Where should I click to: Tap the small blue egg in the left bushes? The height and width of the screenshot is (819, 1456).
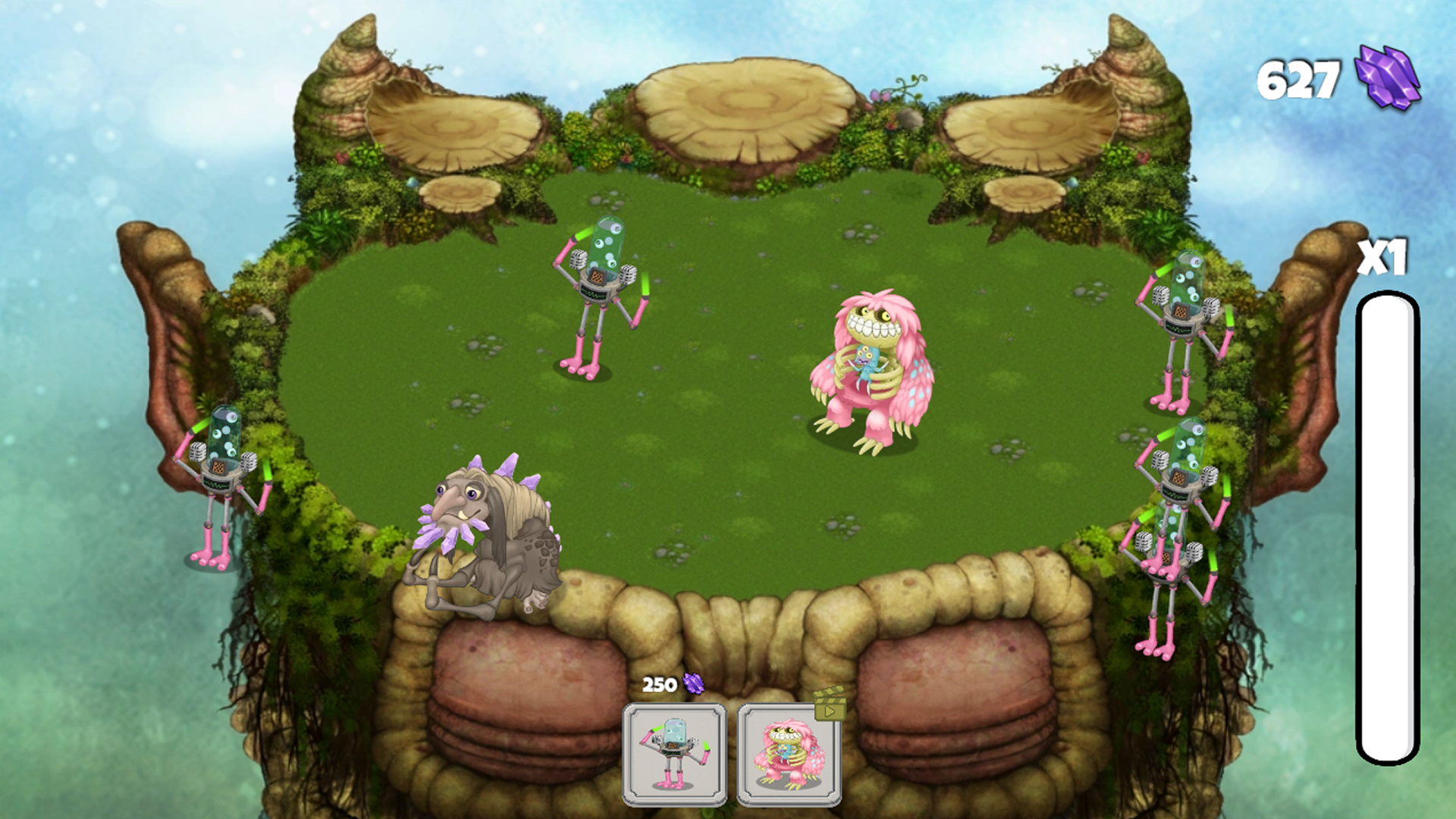coord(412,182)
